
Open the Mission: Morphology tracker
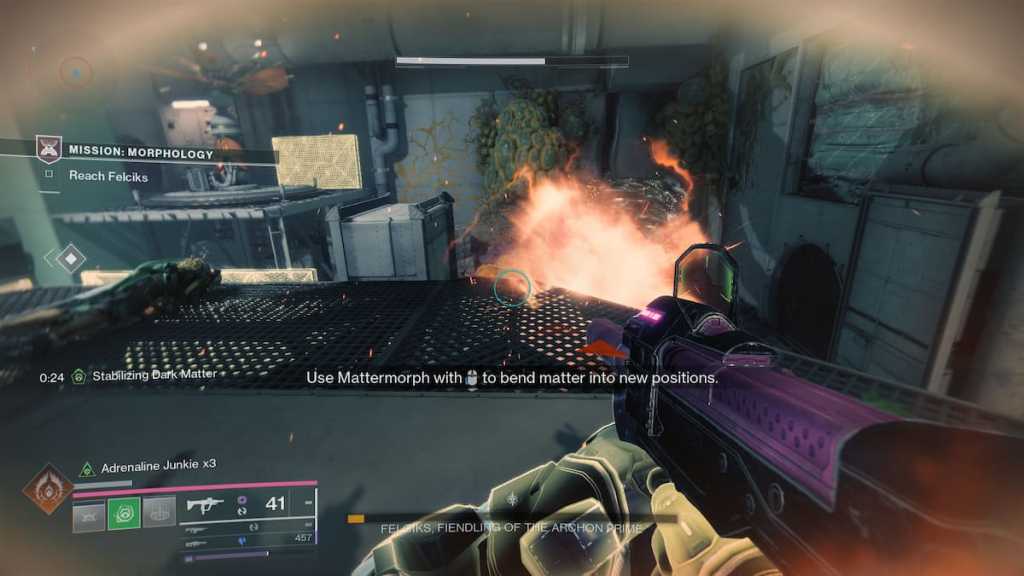coord(141,153)
